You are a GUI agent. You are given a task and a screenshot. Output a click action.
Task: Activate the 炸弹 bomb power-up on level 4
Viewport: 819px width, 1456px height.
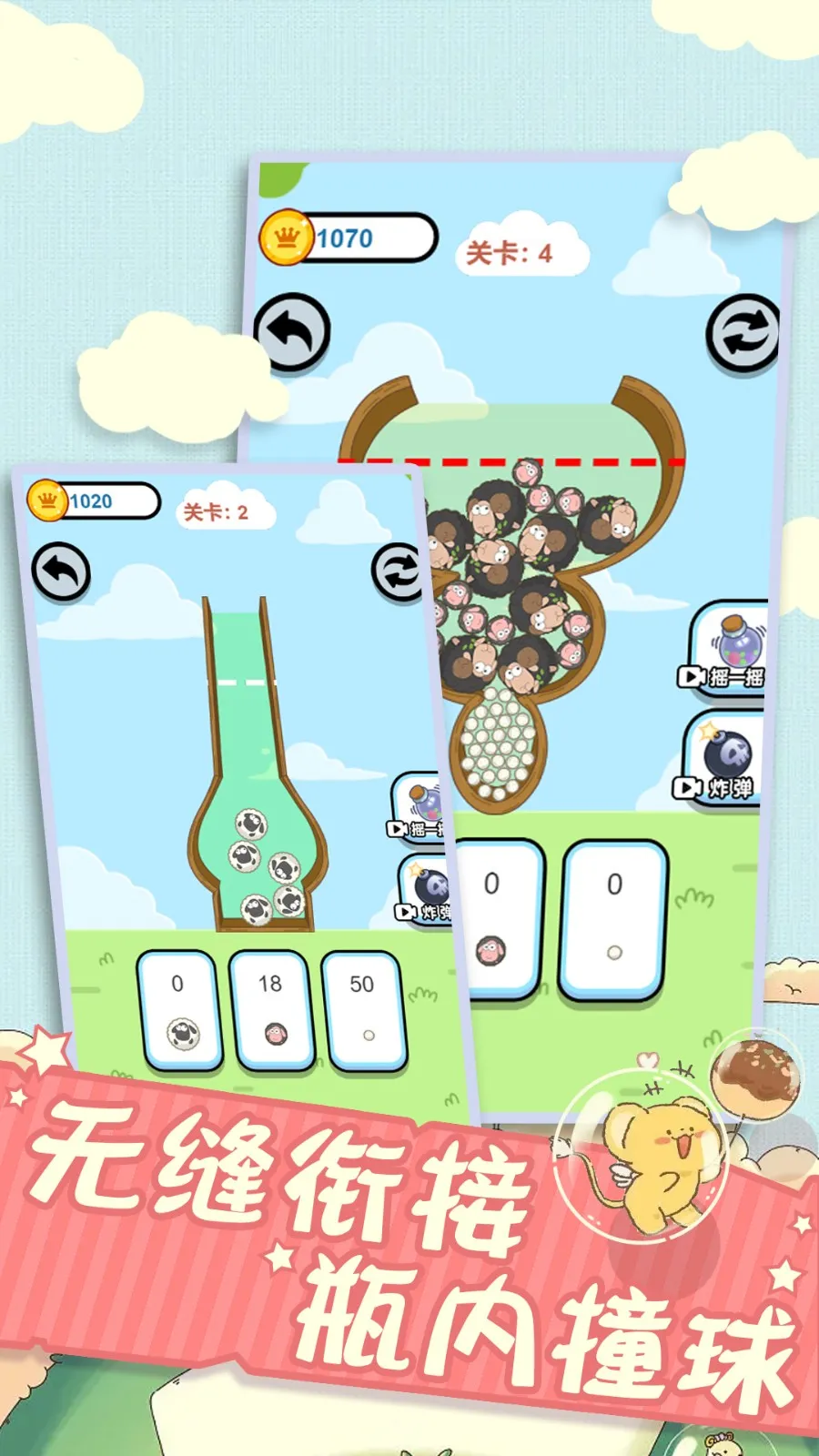click(x=723, y=760)
